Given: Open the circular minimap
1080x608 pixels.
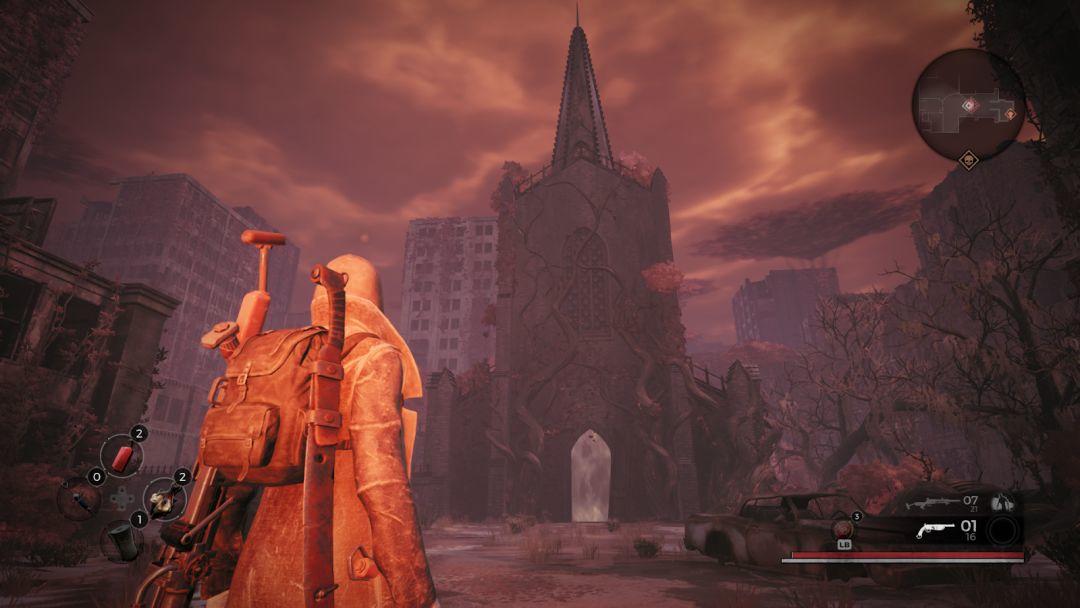Looking at the screenshot, I should click(968, 105).
